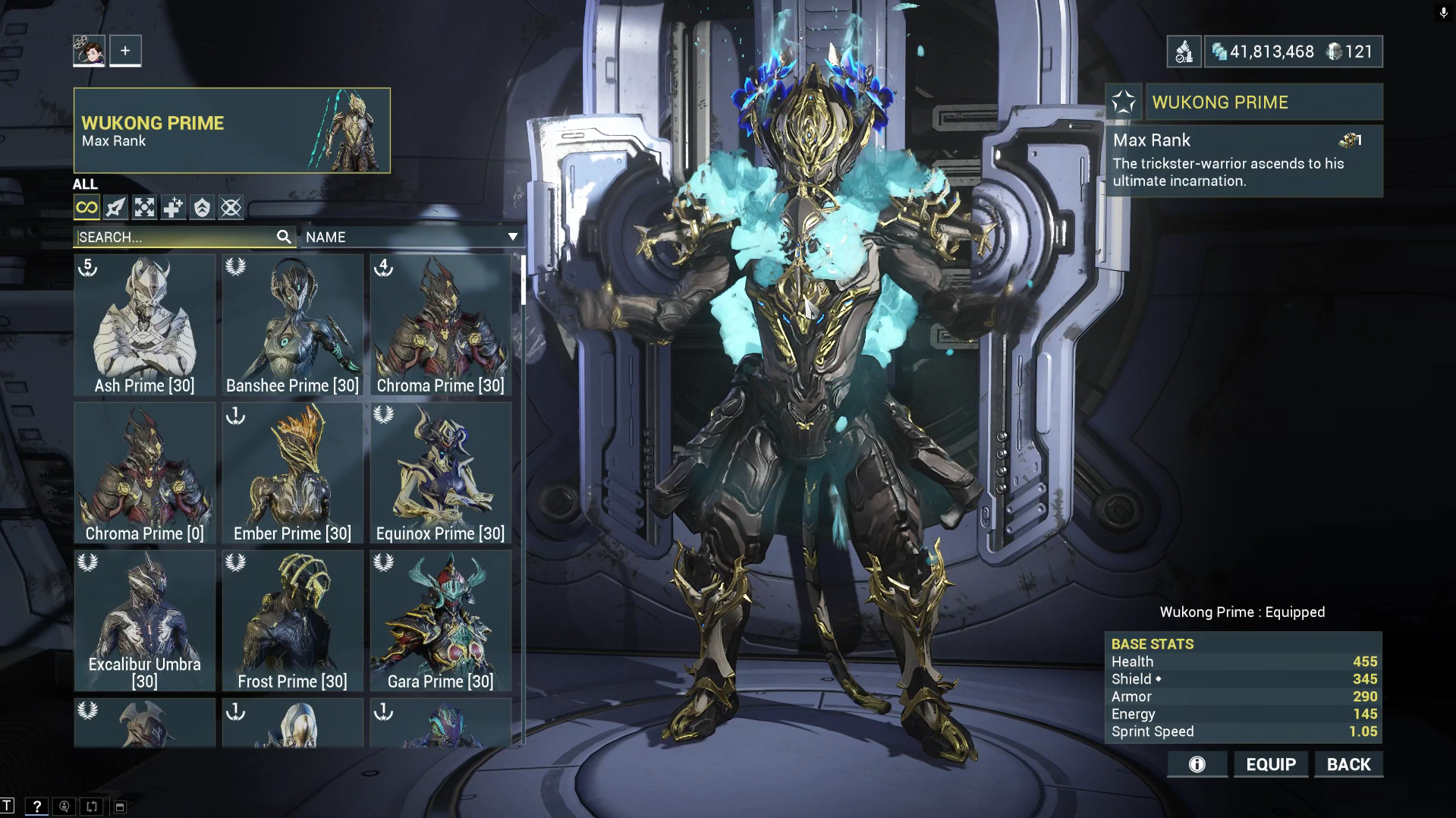Click the warframe search field
The image size is (1456, 818).
point(176,237)
